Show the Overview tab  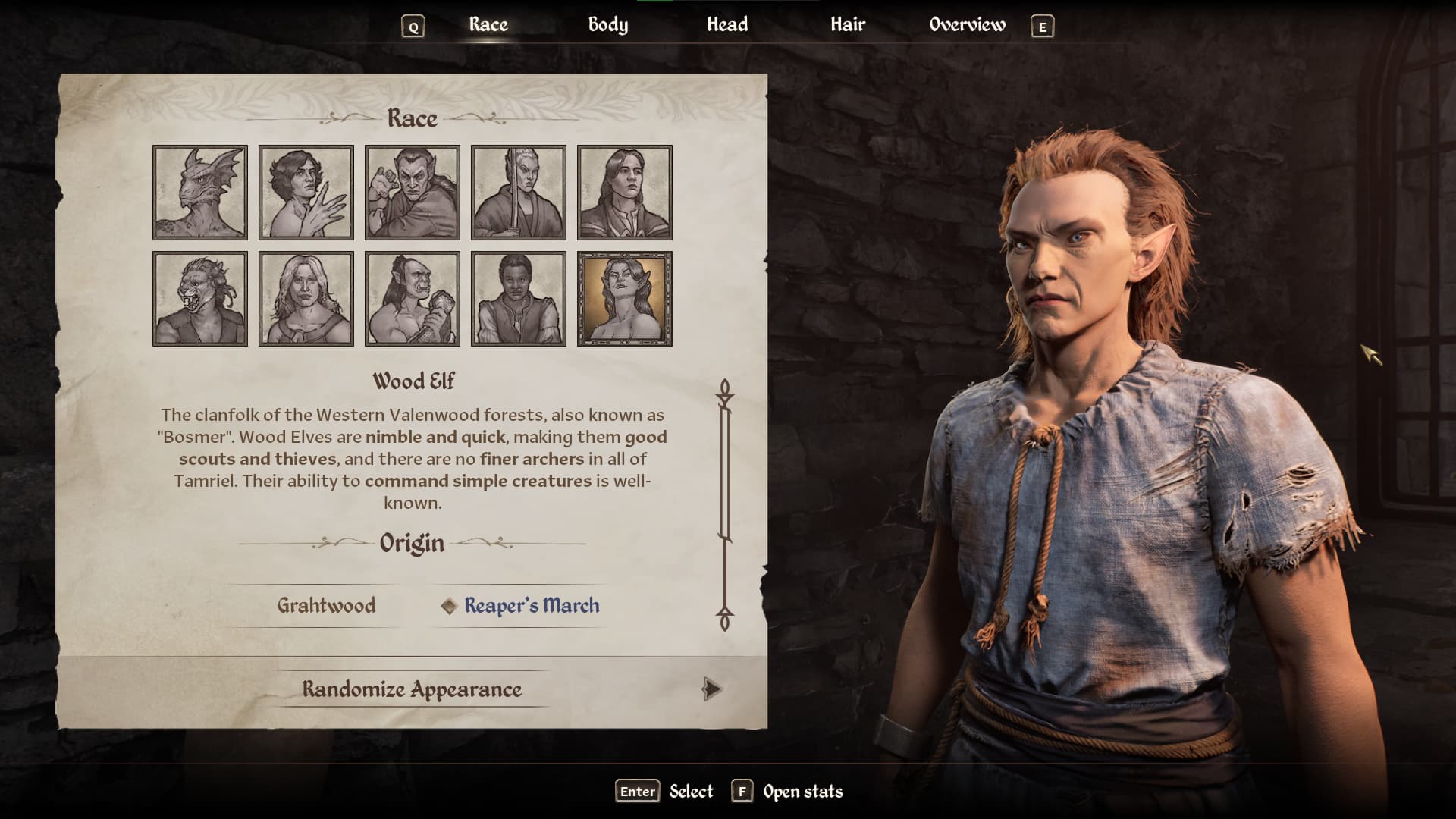coord(967,25)
